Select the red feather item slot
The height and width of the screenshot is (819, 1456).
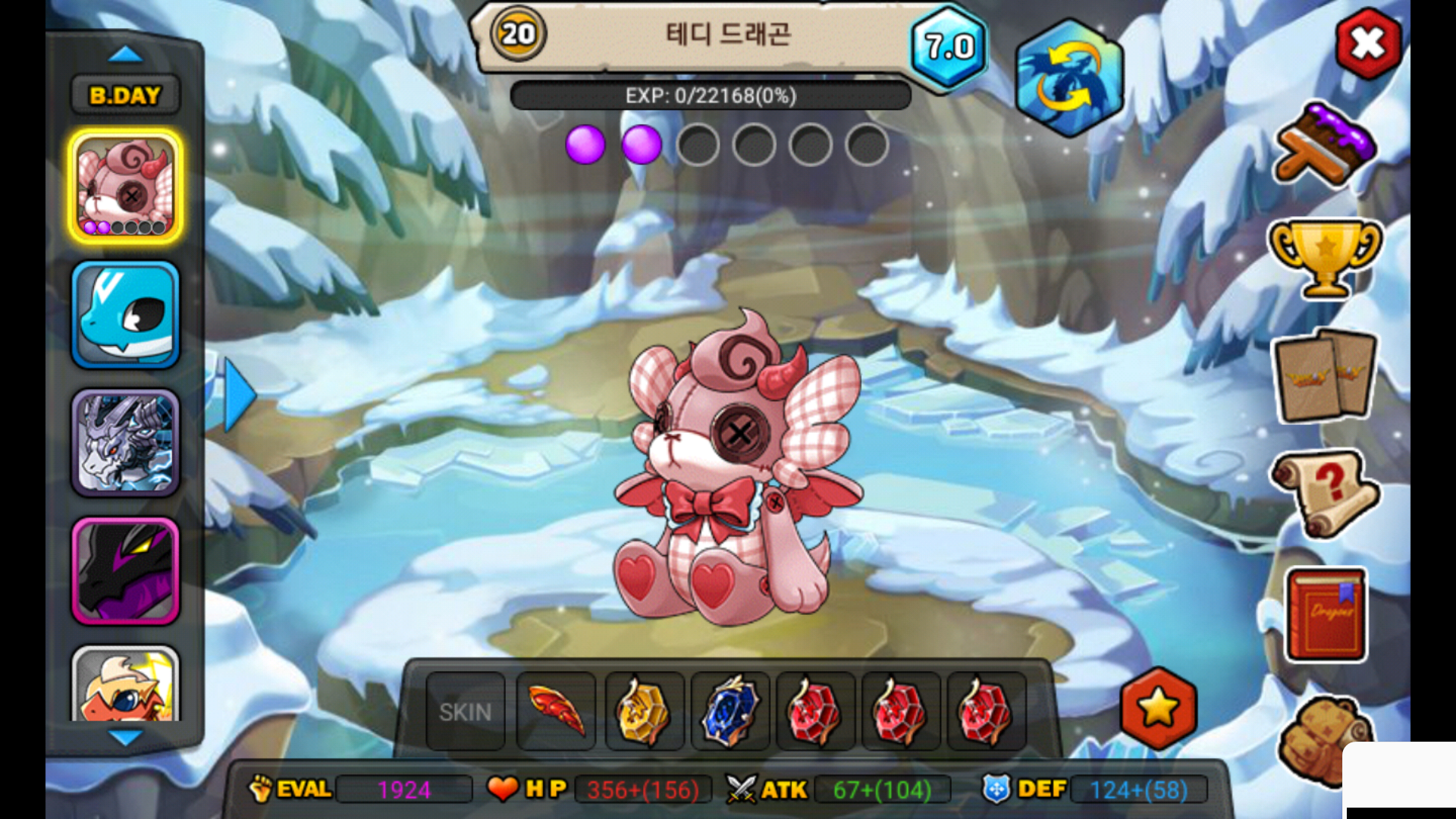click(x=556, y=711)
